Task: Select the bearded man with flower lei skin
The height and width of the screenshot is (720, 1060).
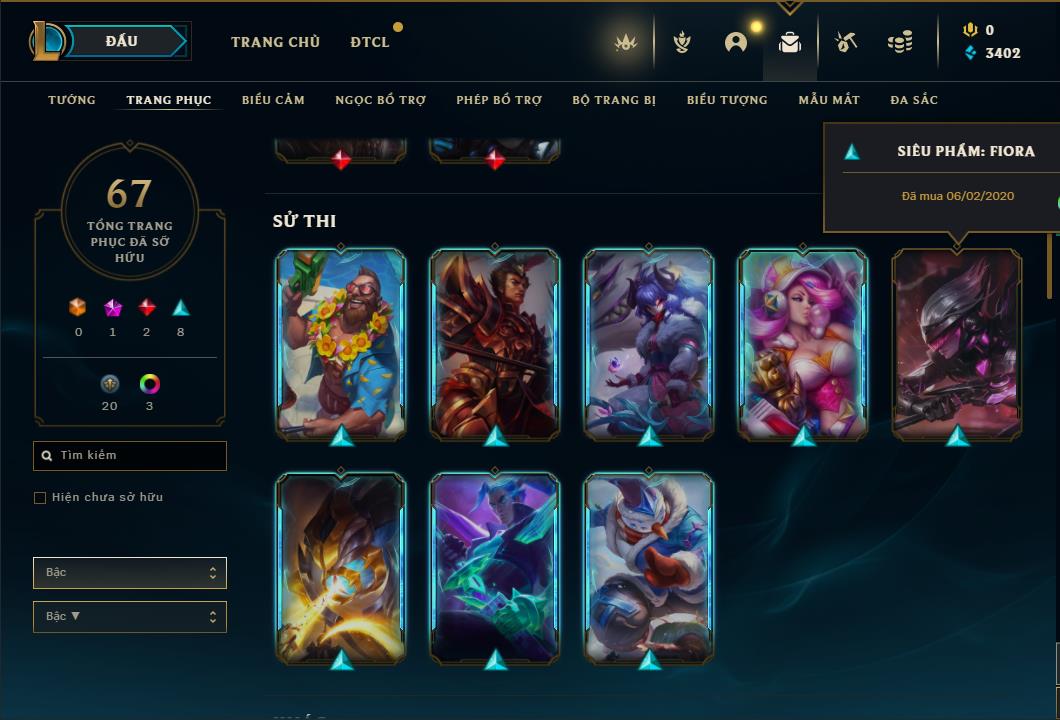Action: (341, 342)
